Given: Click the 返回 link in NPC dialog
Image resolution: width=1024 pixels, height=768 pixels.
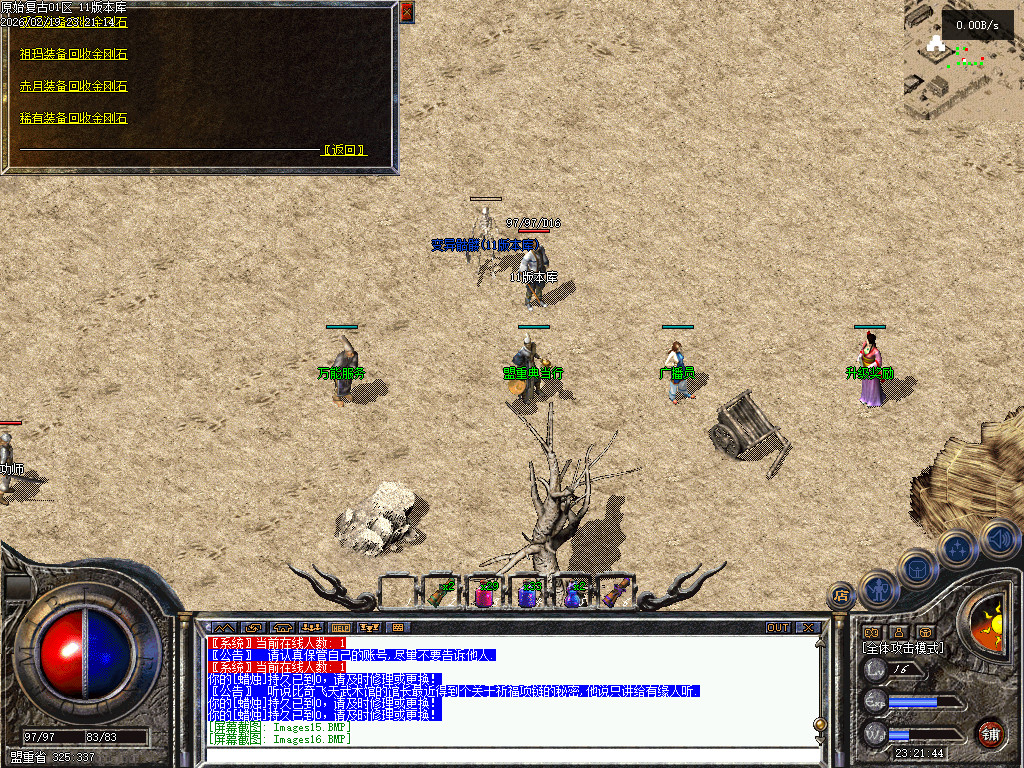Looking at the screenshot, I should click(x=345, y=150).
